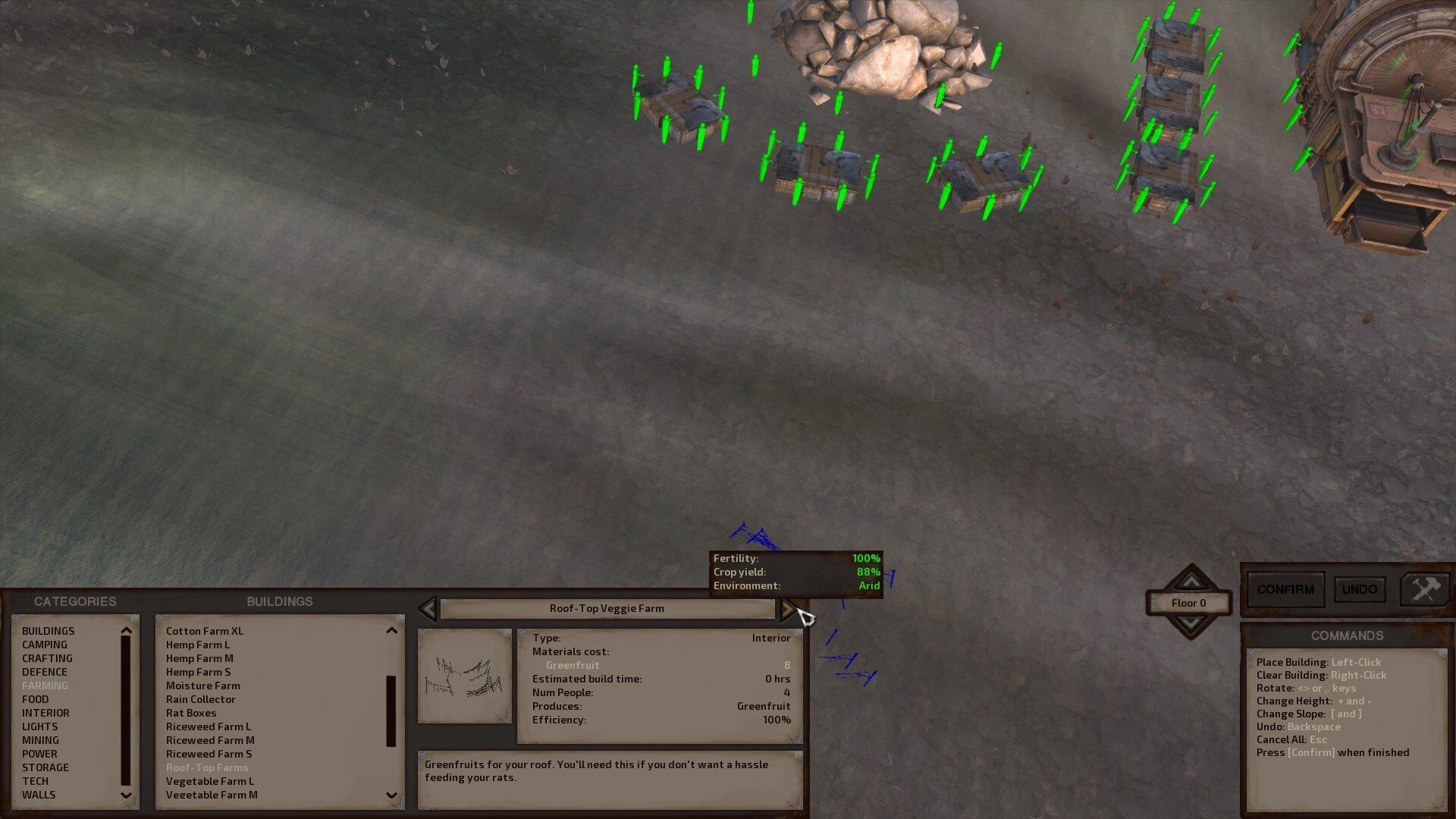The width and height of the screenshot is (1456, 819).
Task: Show previous Roof-Top farm variant
Action: [x=428, y=609]
